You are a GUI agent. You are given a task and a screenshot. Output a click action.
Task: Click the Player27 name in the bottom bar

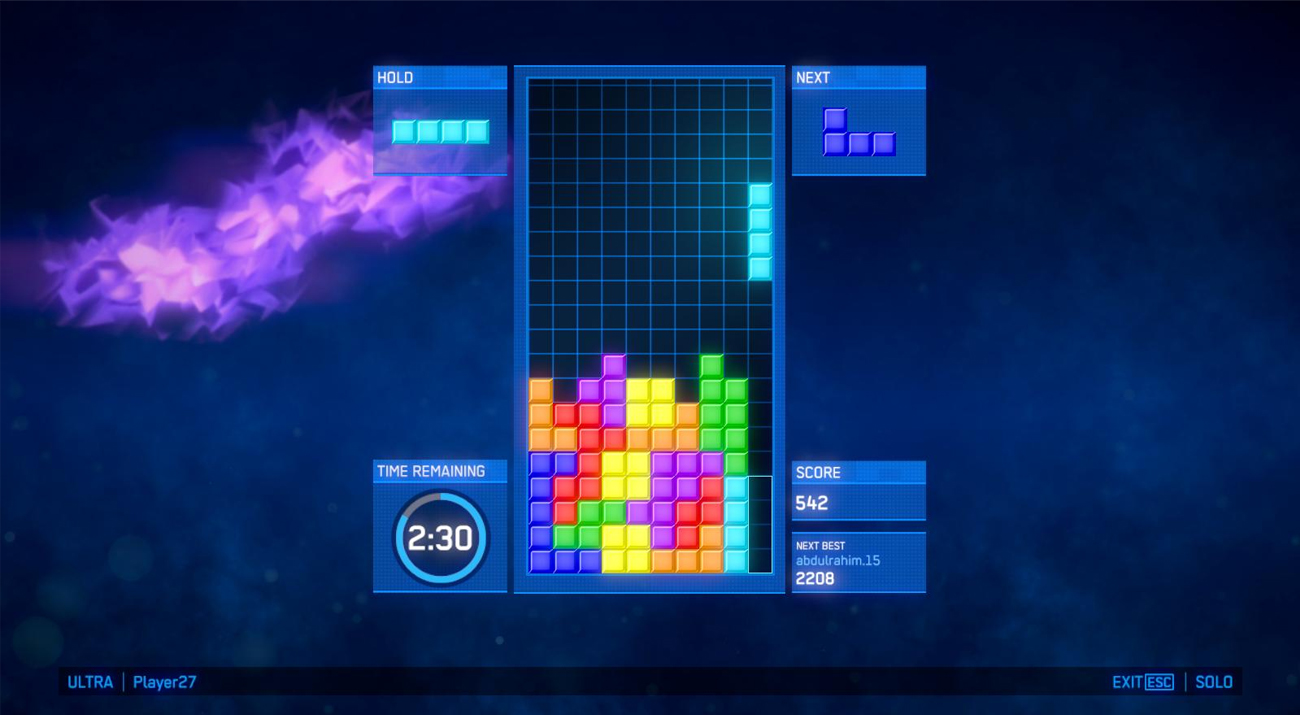tap(164, 682)
